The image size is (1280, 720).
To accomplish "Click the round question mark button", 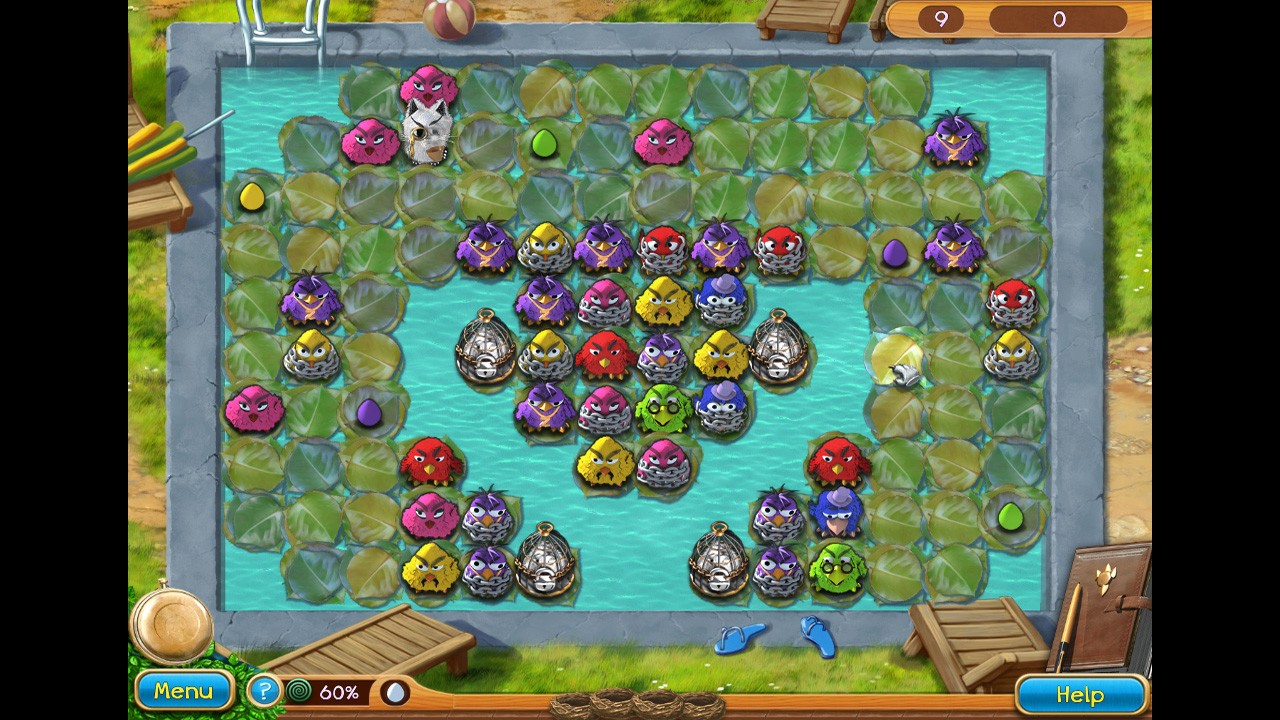I will (x=263, y=691).
